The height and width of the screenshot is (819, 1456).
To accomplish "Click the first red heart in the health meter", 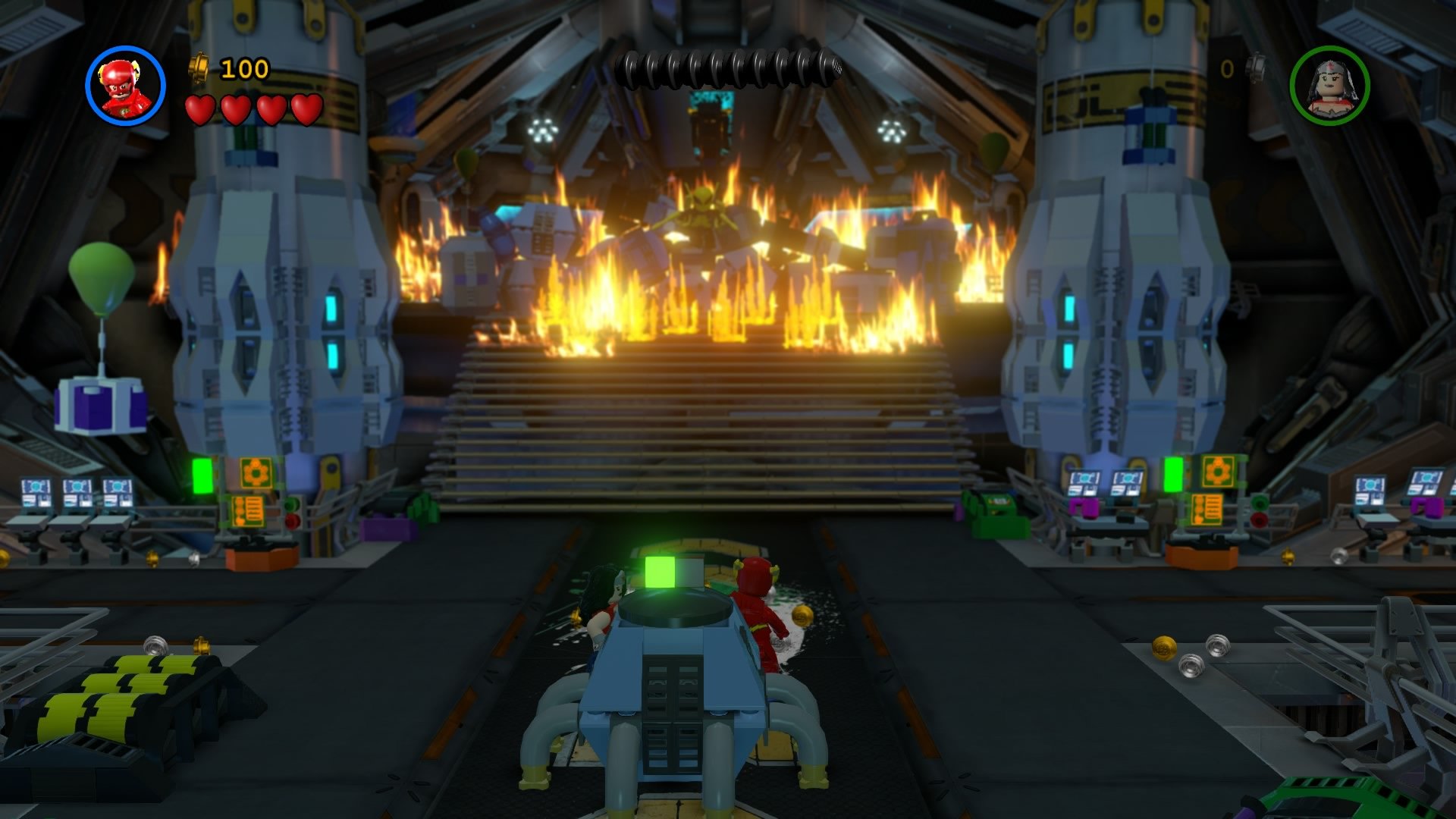I will click(x=199, y=111).
